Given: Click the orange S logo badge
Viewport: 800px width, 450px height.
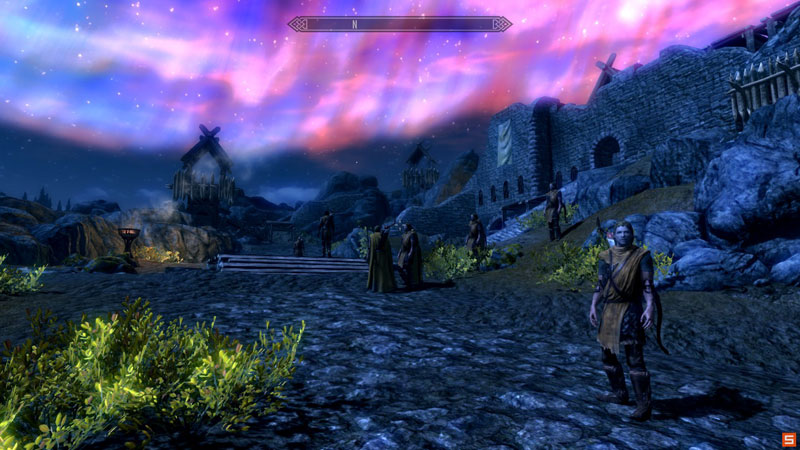Looking at the screenshot, I should (788, 439).
